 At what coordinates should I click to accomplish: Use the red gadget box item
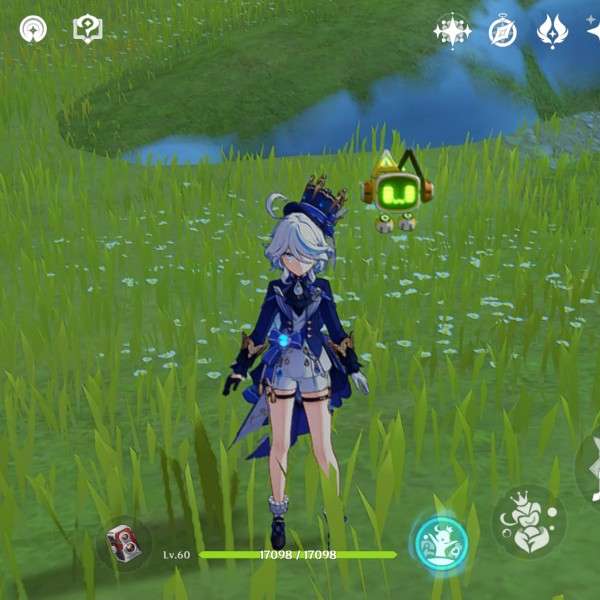(x=122, y=544)
